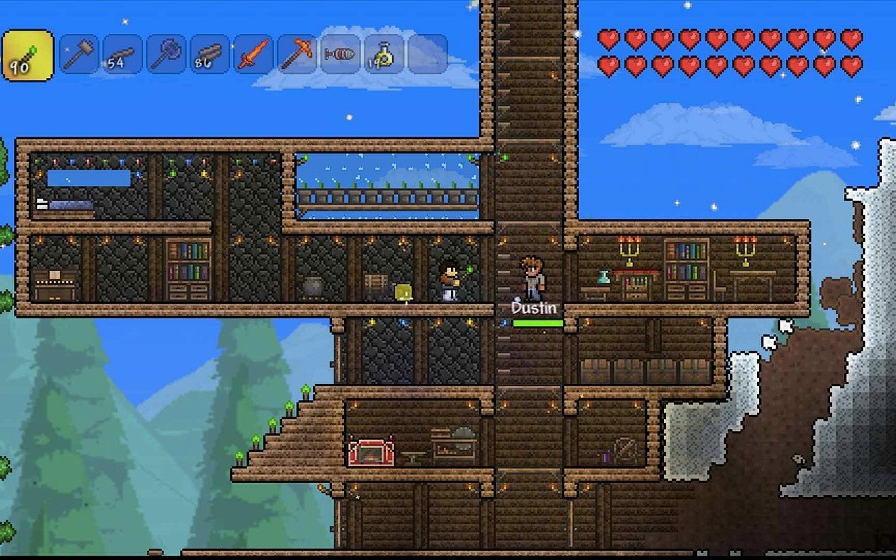896x560 pixels.
Task: Choose the single wood stack of 54
Action: 122,54
